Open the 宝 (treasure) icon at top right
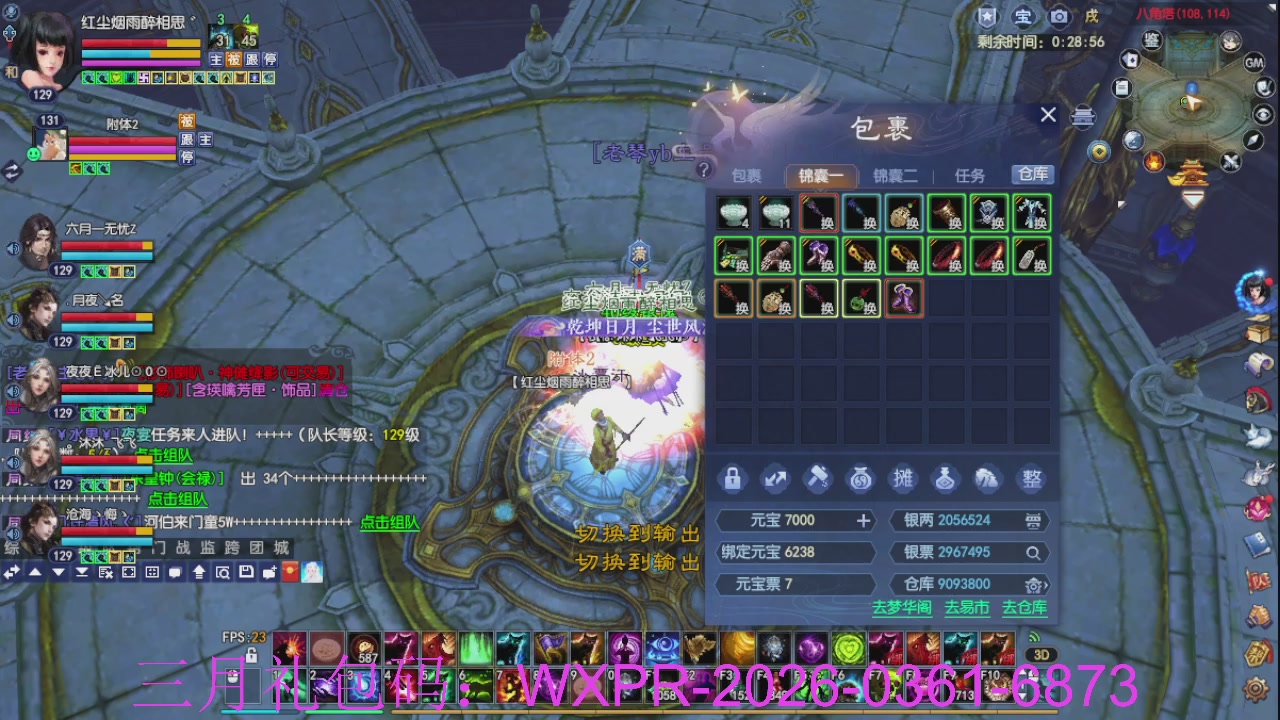Screen dimensions: 1280x720 (1025, 16)
